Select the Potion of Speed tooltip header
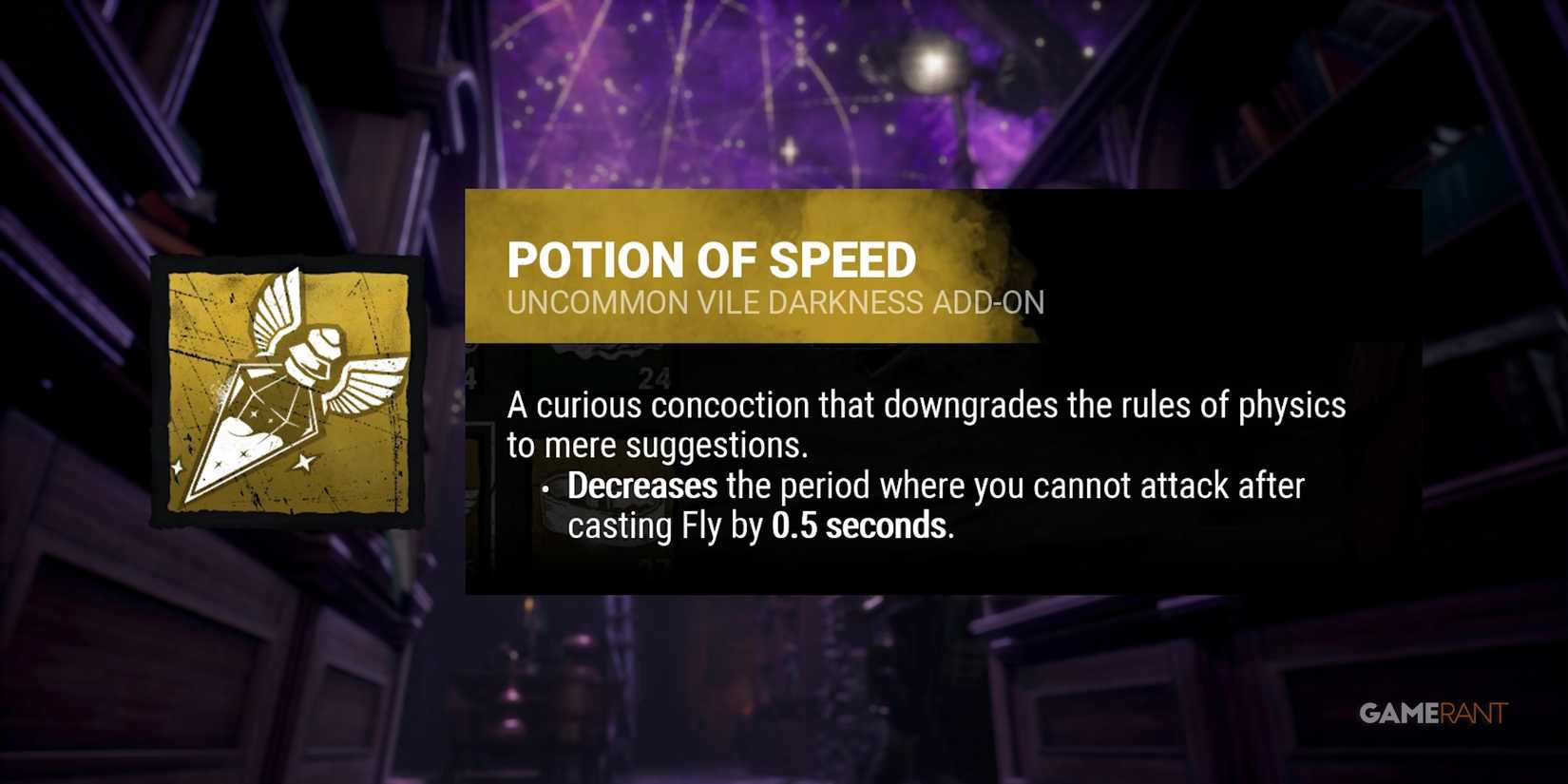The height and width of the screenshot is (784, 1568). point(713,258)
